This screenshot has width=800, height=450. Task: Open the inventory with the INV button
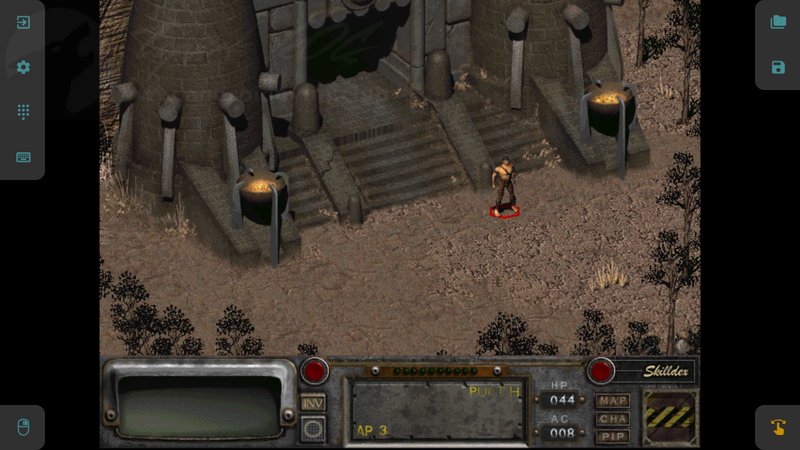[x=313, y=402]
